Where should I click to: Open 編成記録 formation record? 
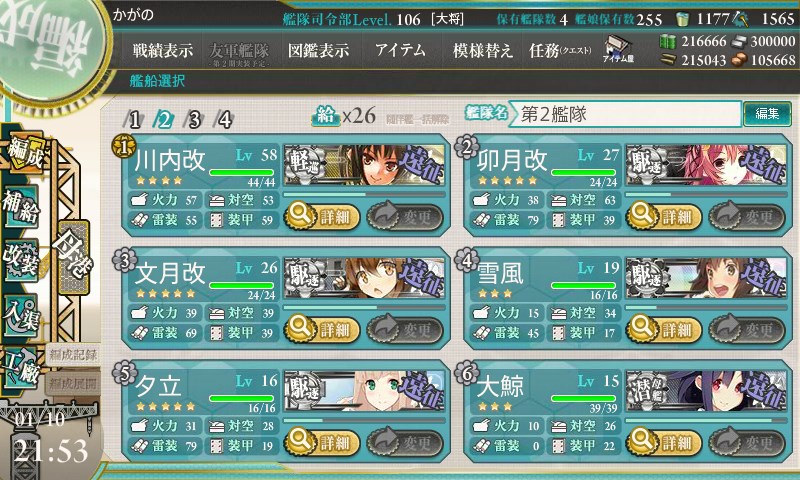click(x=72, y=355)
